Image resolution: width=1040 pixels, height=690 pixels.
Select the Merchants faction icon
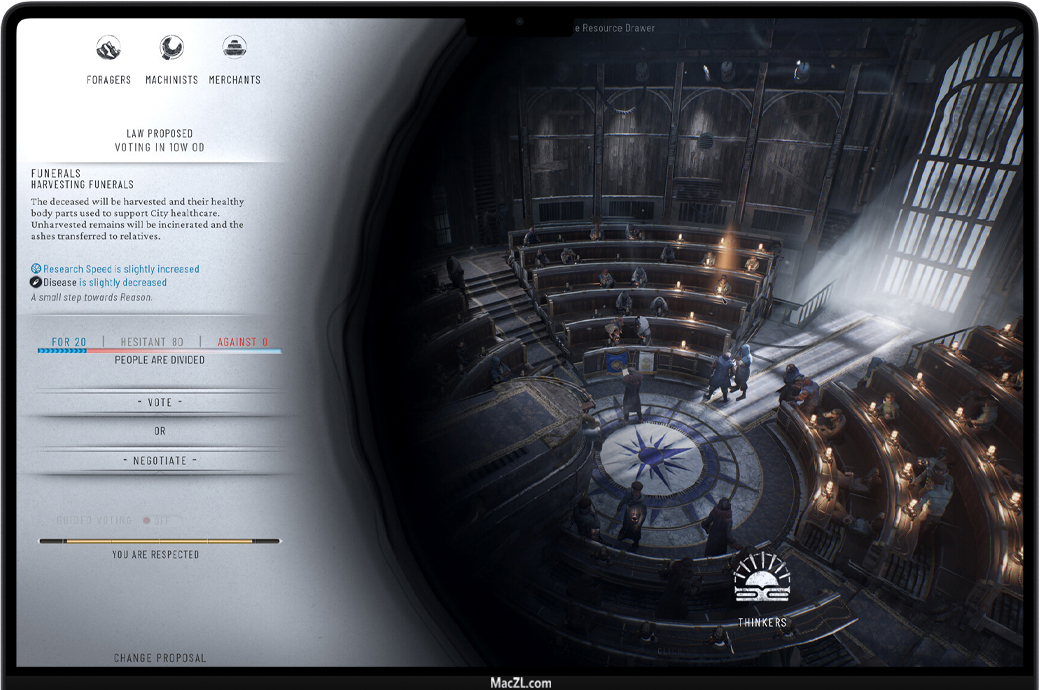click(234, 48)
